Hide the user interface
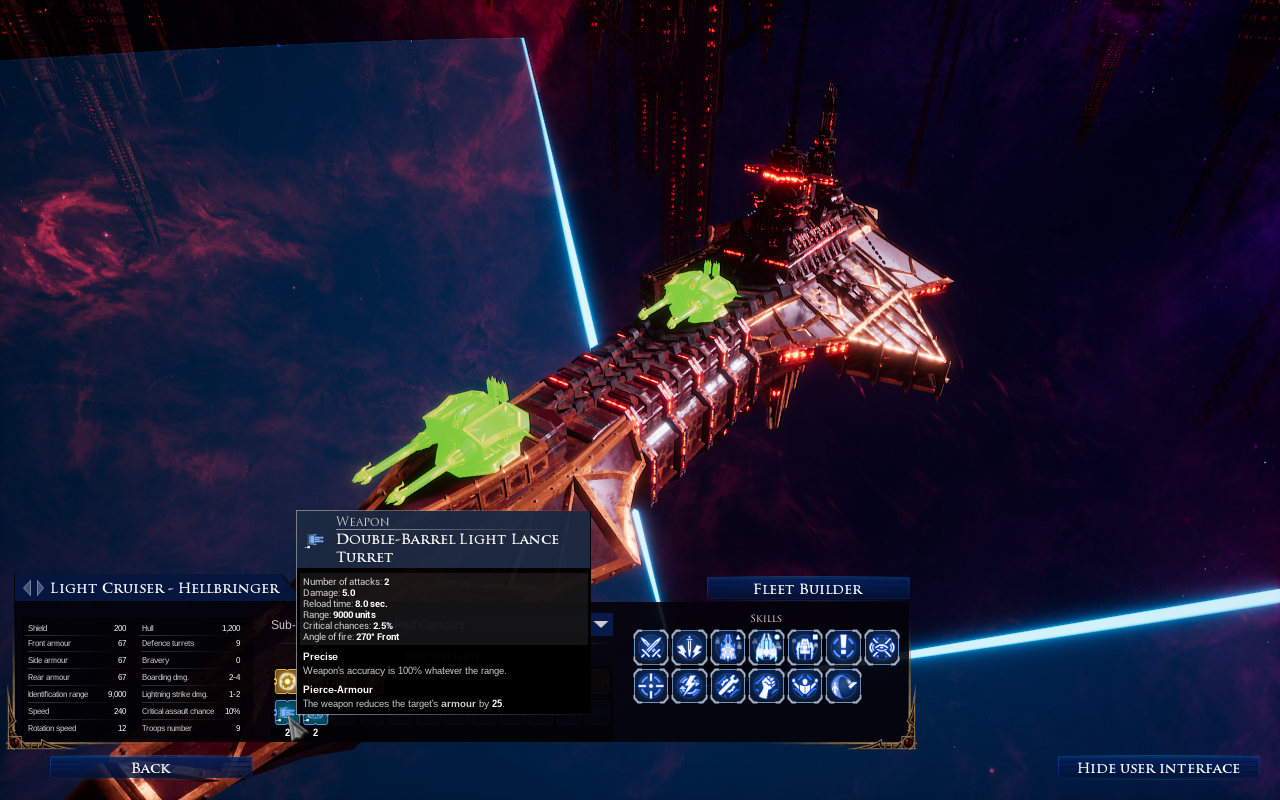This screenshot has height=800, width=1280. (x=1158, y=767)
